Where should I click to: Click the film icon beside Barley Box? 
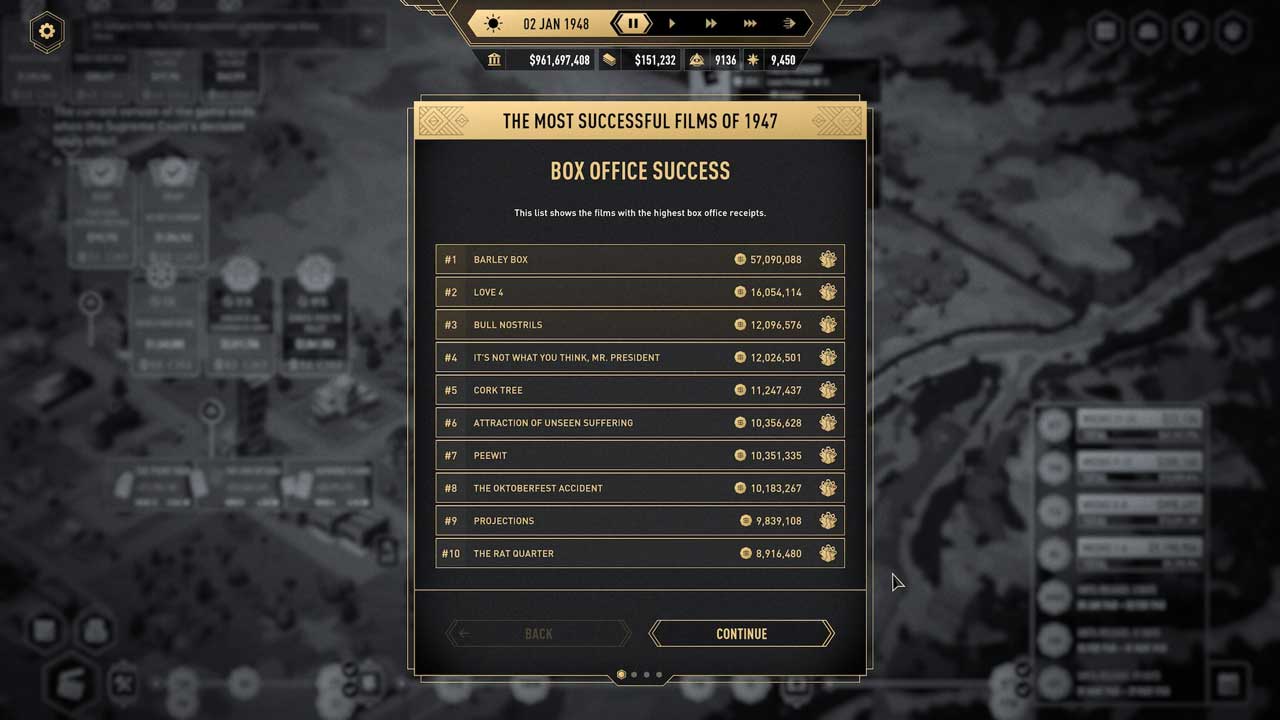click(828, 260)
